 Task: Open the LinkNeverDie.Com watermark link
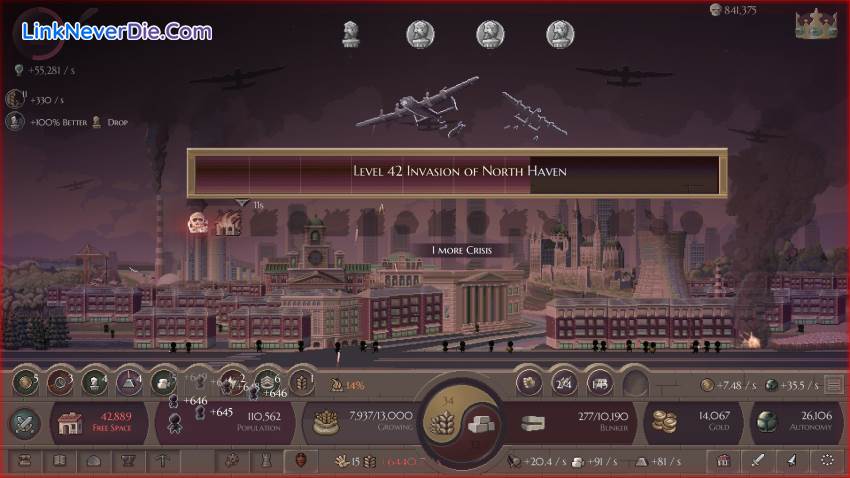click(117, 31)
